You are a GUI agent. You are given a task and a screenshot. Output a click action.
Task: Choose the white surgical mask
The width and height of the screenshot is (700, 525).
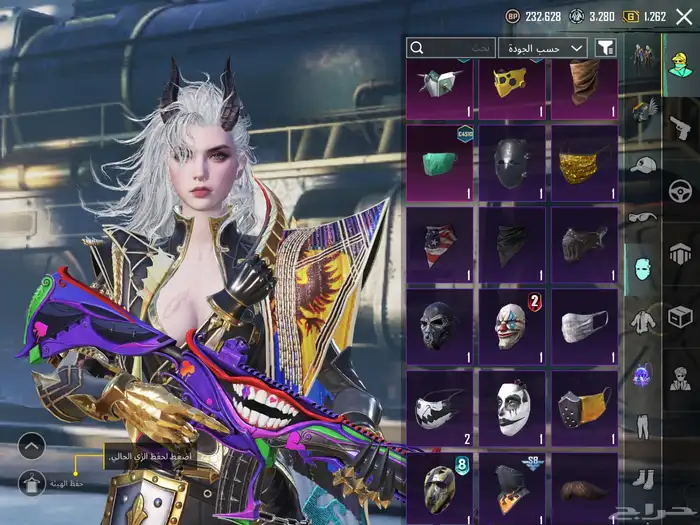(584, 326)
